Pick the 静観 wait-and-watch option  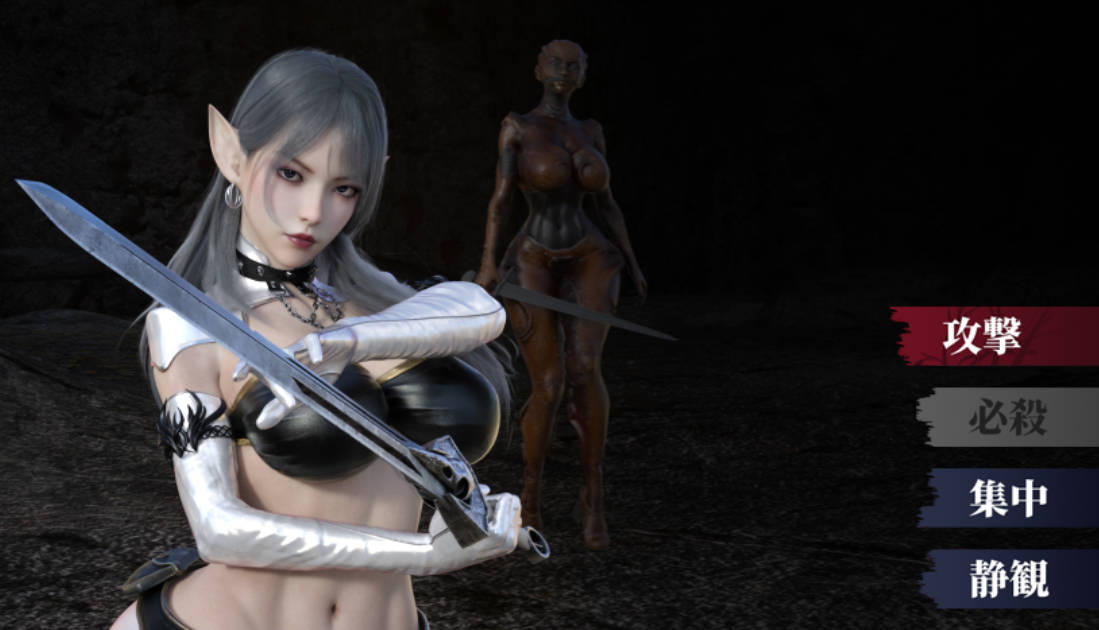(x=1008, y=579)
